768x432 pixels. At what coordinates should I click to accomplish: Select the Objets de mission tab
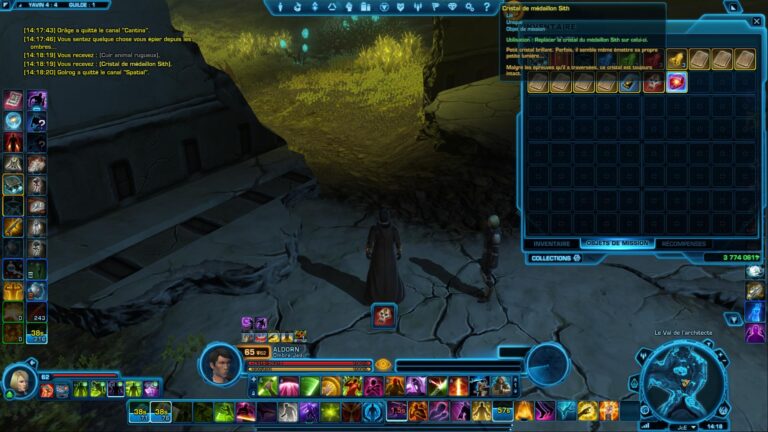point(615,243)
